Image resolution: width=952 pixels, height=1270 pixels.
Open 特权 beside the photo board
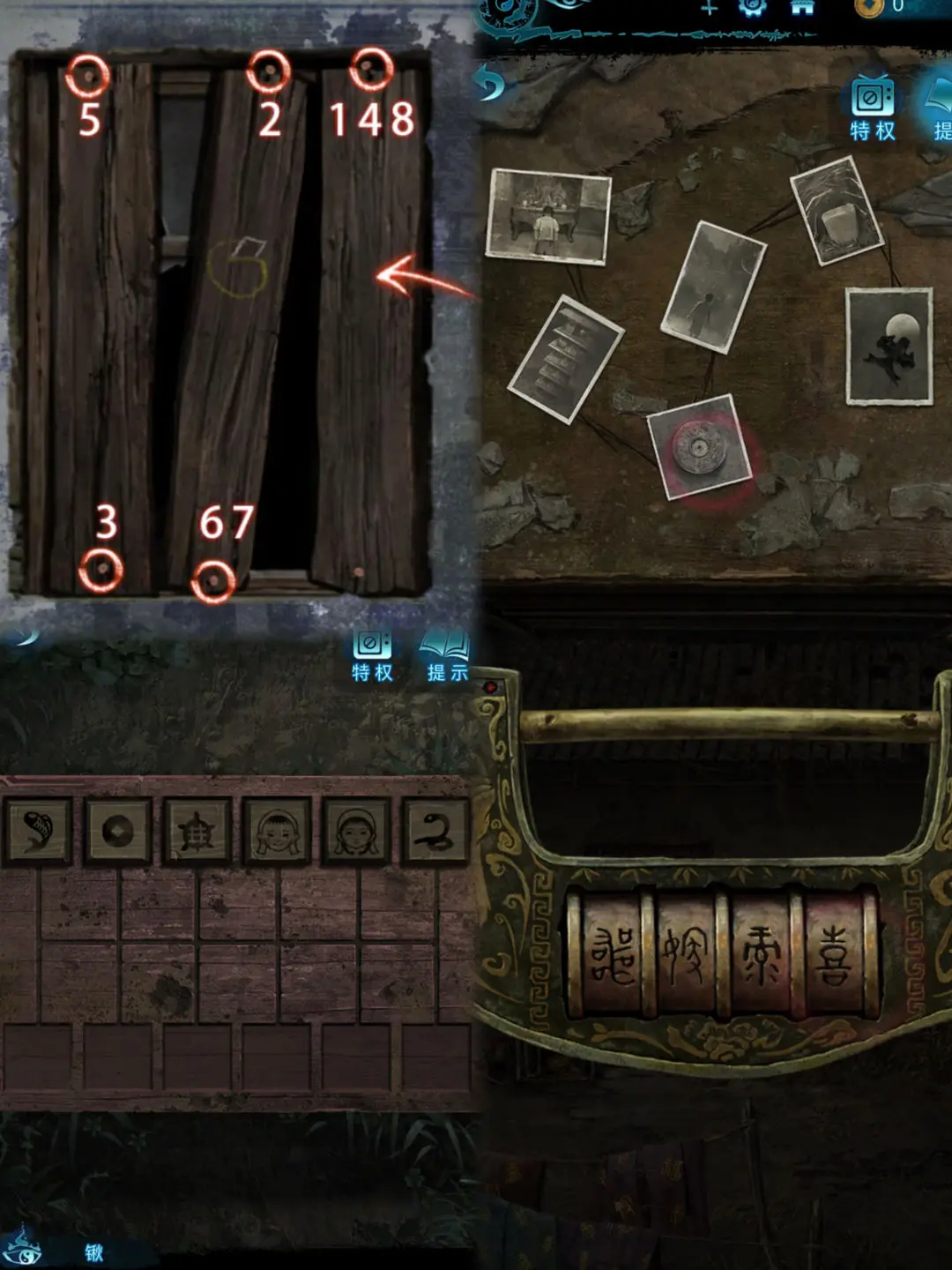coord(873,110)
